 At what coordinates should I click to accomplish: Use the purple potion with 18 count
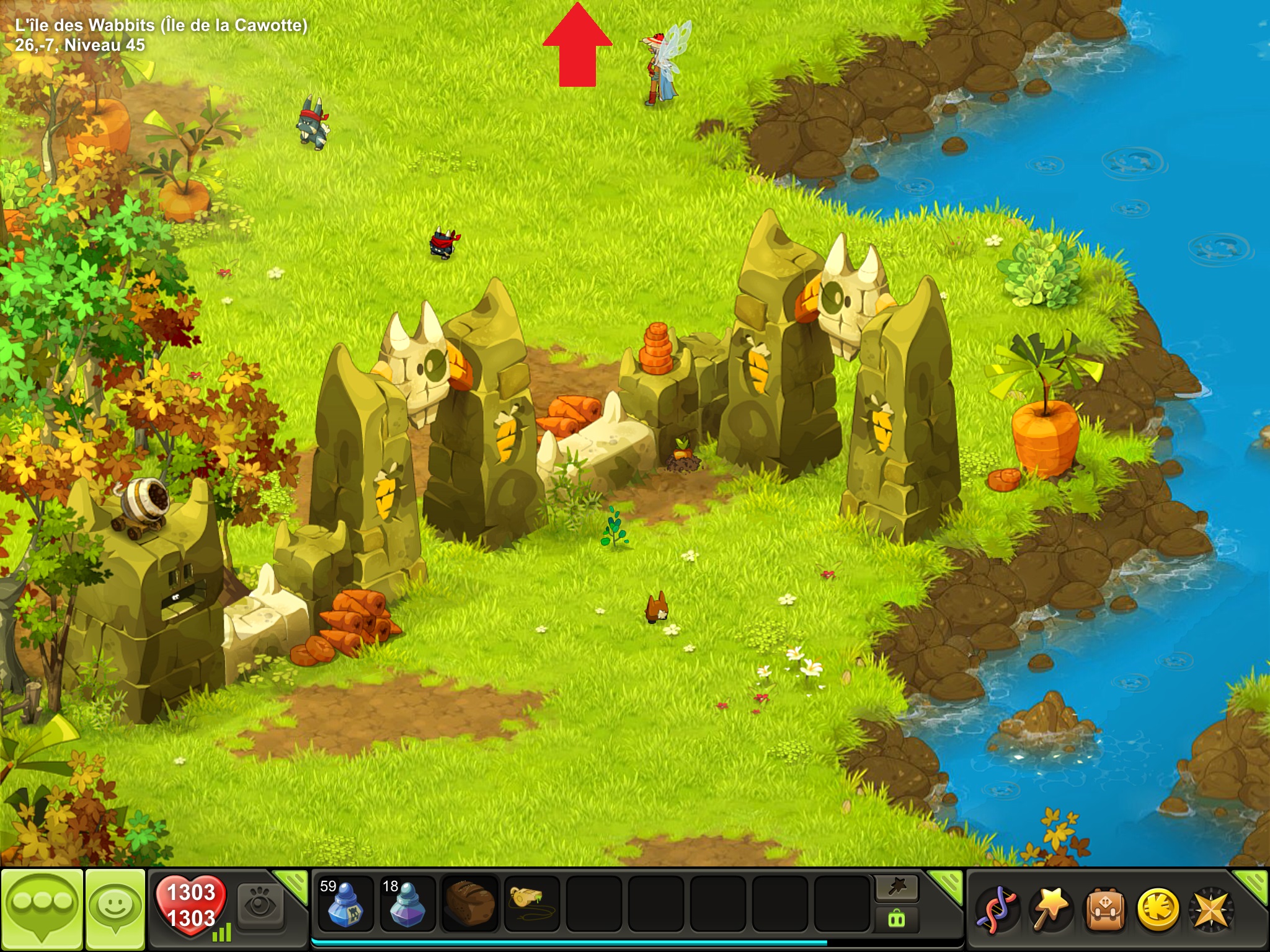click(x=407, y=904)
